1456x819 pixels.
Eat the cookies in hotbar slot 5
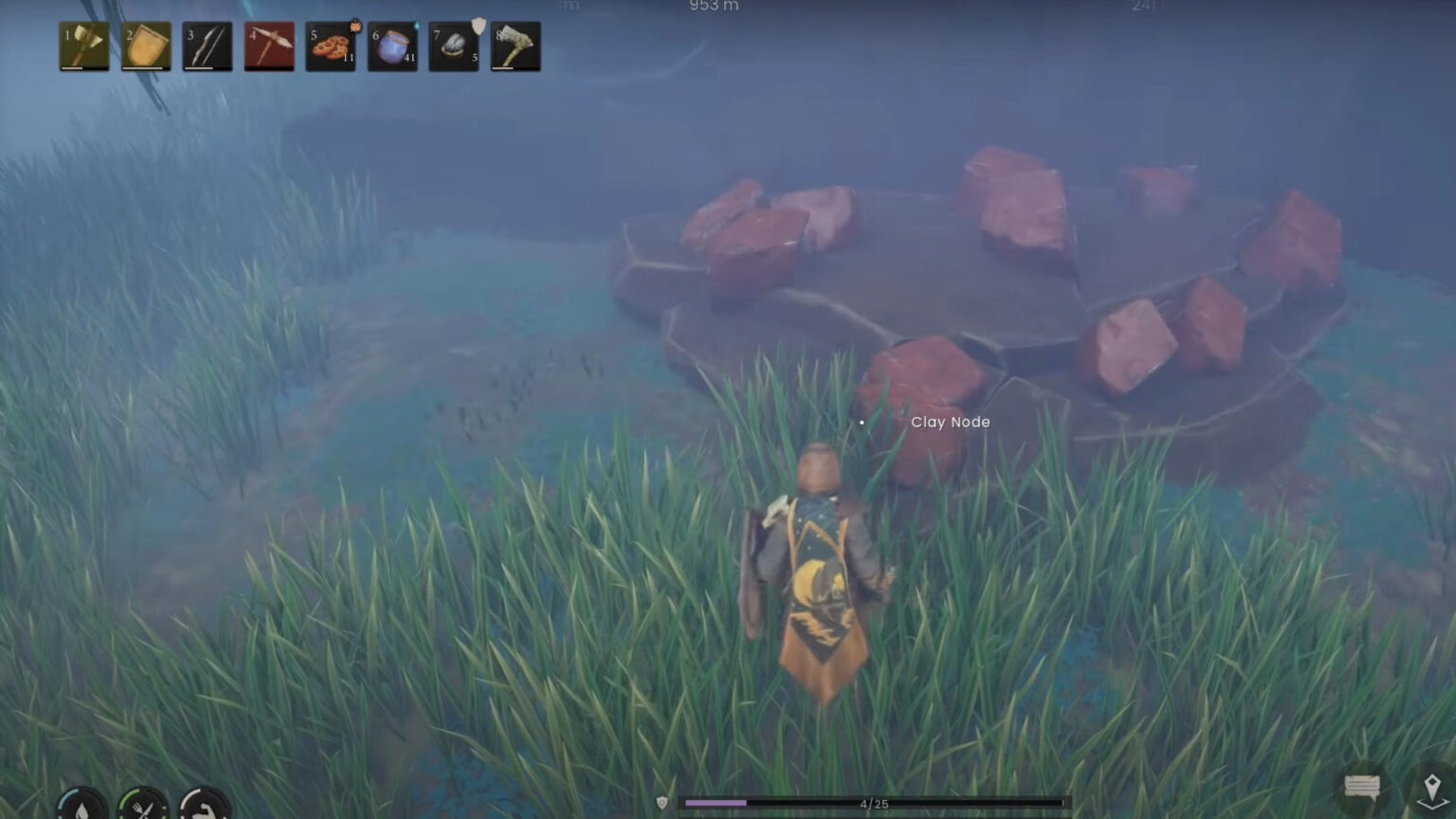pyautogui.click(x=331, y=45)
